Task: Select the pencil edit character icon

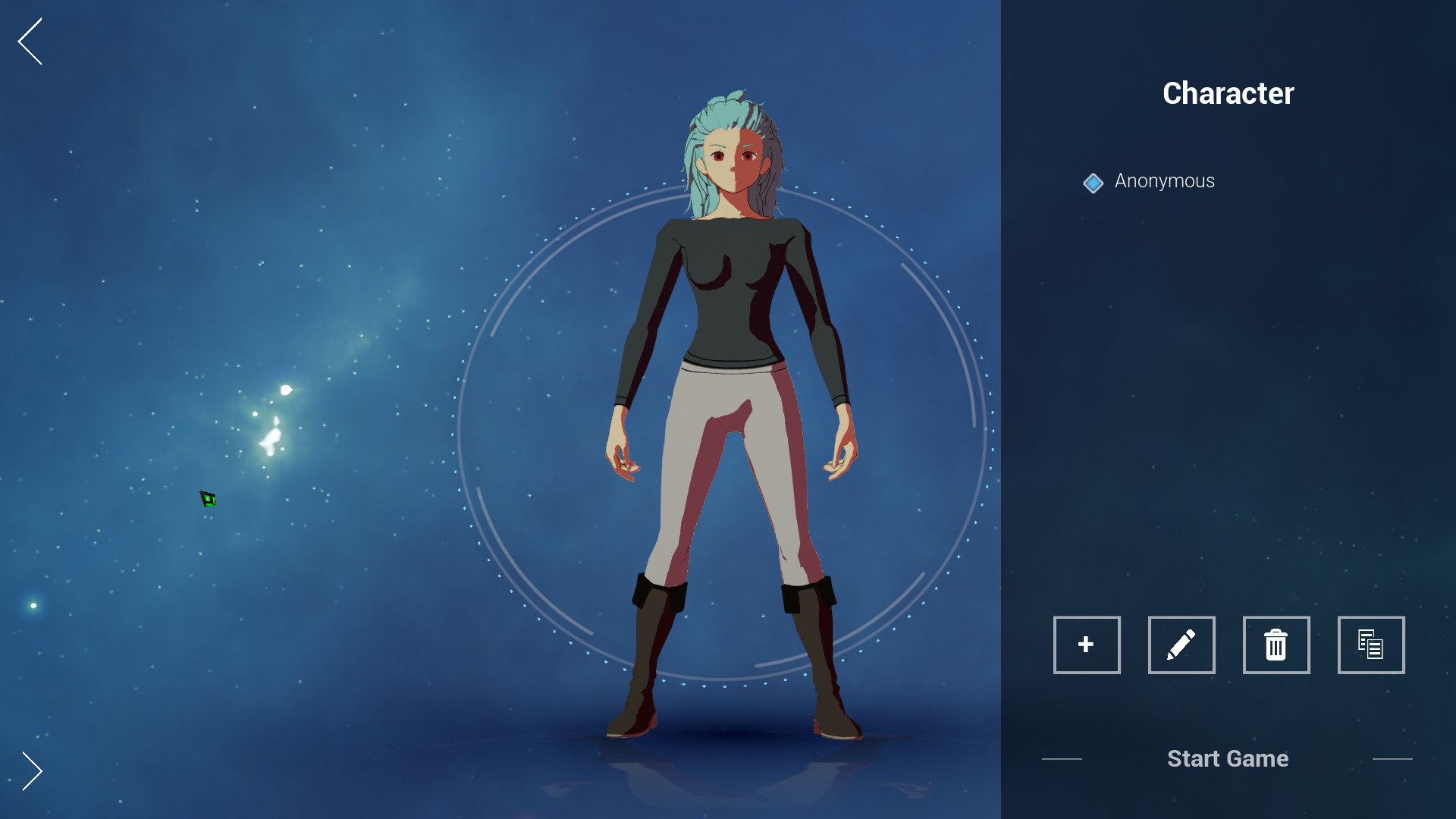Action: [1181, 645]
